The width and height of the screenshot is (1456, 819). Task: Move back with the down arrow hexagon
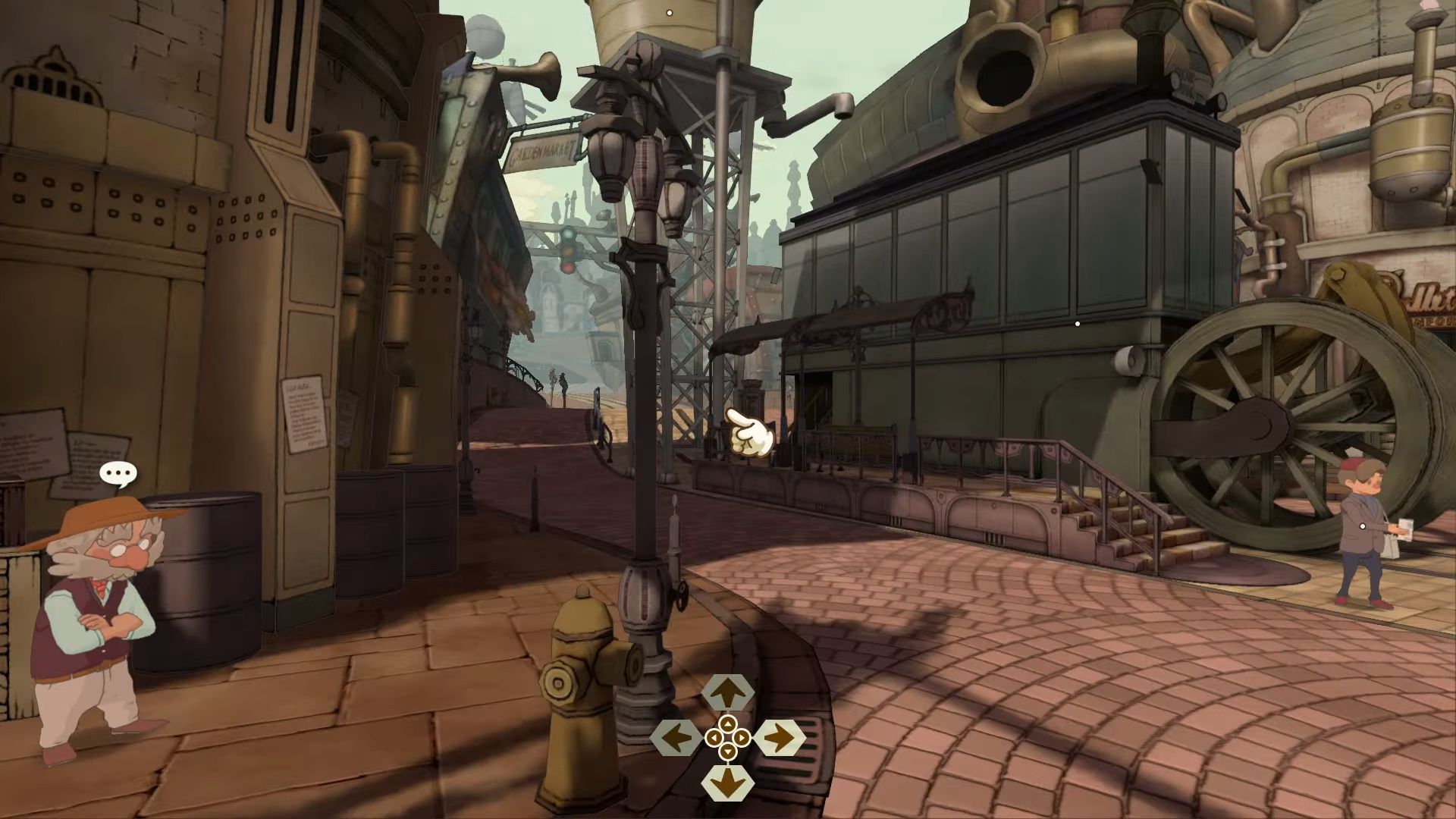[728, 782]
